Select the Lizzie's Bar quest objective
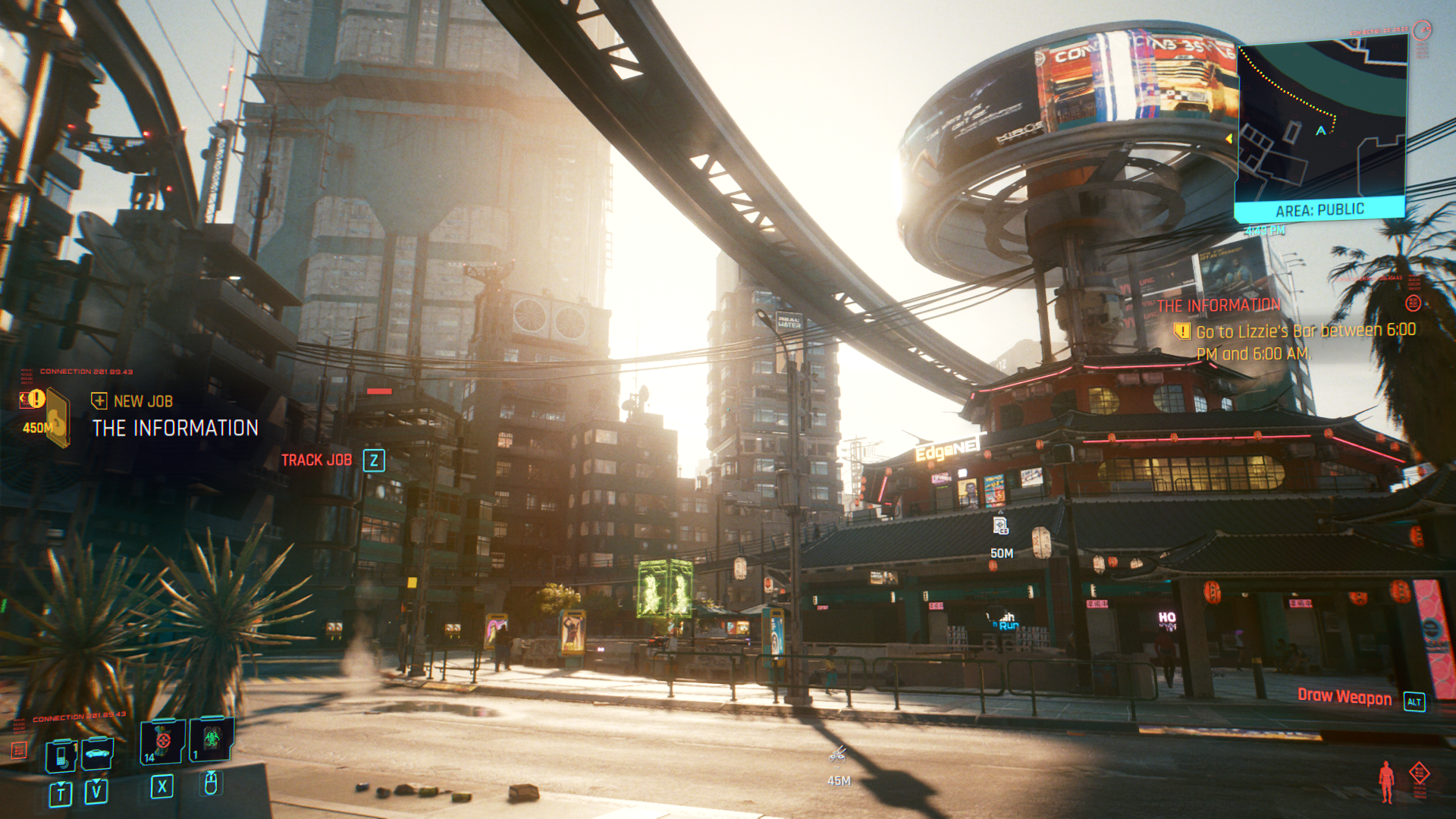 (x=1304, y=342)
